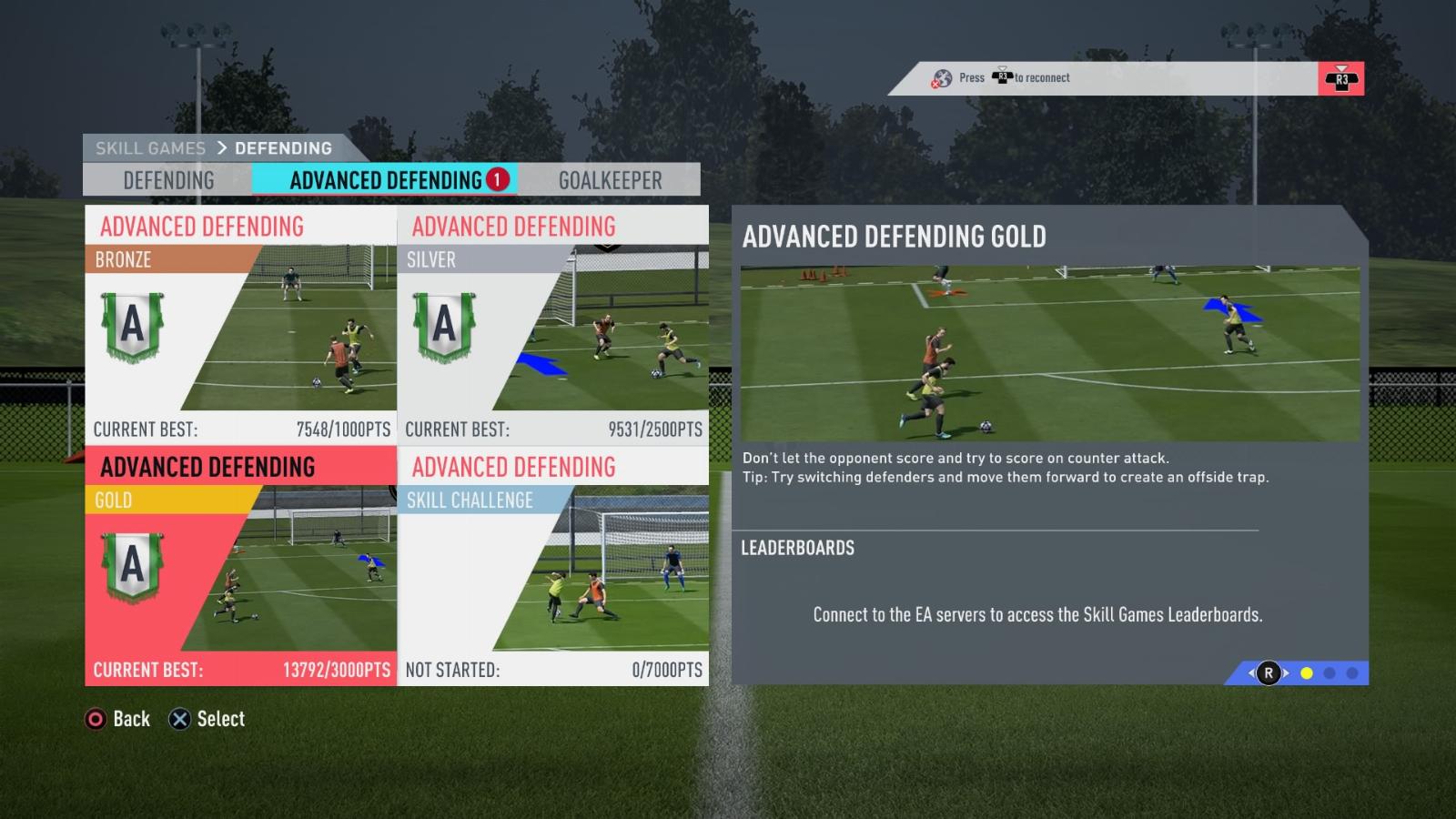The width and height of the screenshot is (1456, 819).
Task: Start the Advanced Defending Gold game
Action: (241, 566)
